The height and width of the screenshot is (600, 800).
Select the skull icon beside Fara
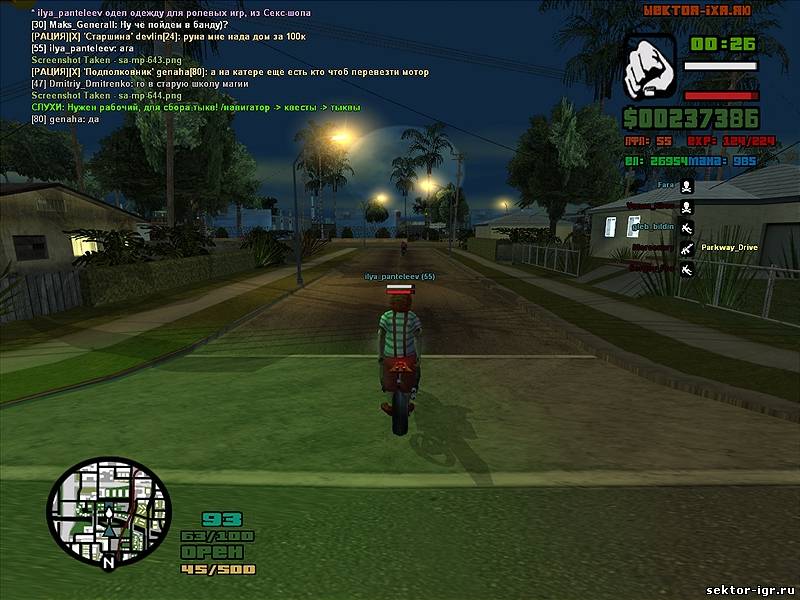(686, 185)
